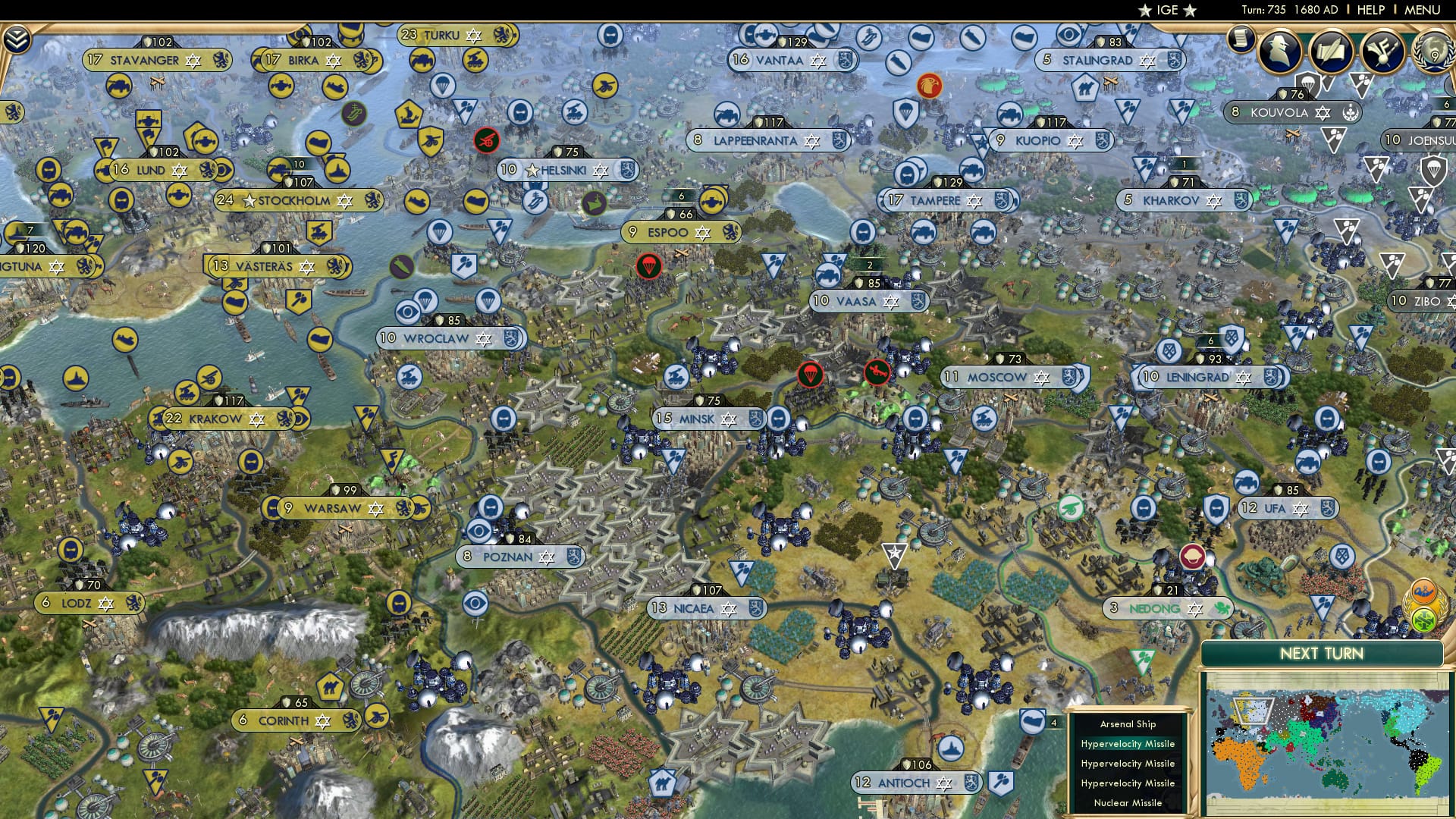
Task: Select the highlighted Hypervelocity Missile queue entry
Action: [x=1127, y=744]
